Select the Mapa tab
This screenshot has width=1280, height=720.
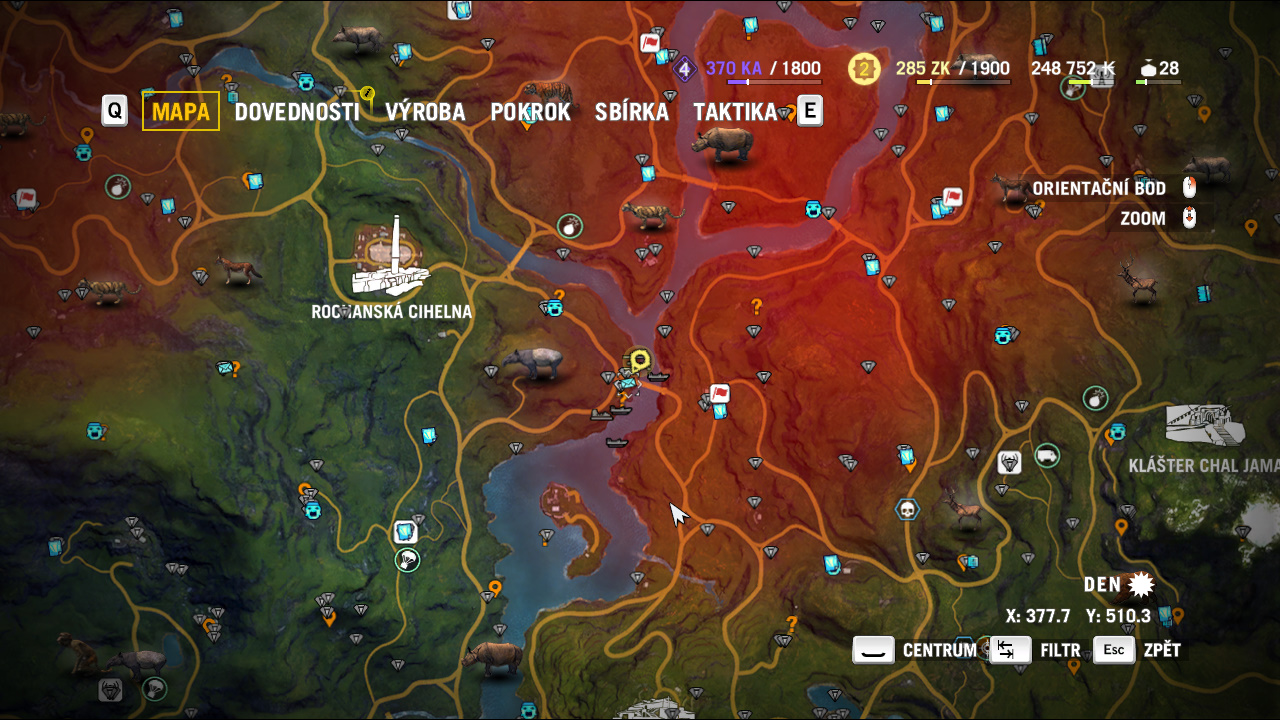pyautogui.click(x=181, y=111)
